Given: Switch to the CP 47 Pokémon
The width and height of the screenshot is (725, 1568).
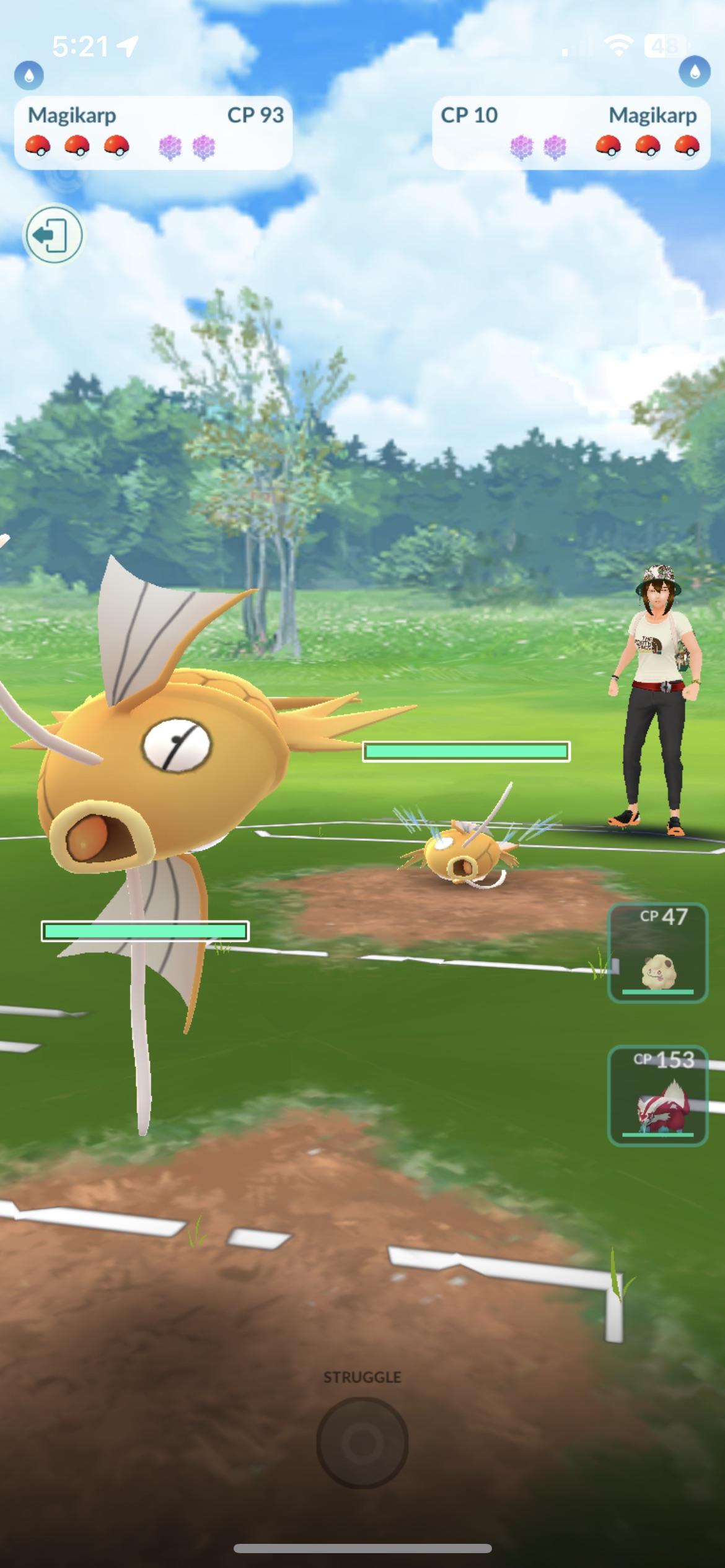Looking at the screenshot, I should pyautogui.click(x=657, y=953).
